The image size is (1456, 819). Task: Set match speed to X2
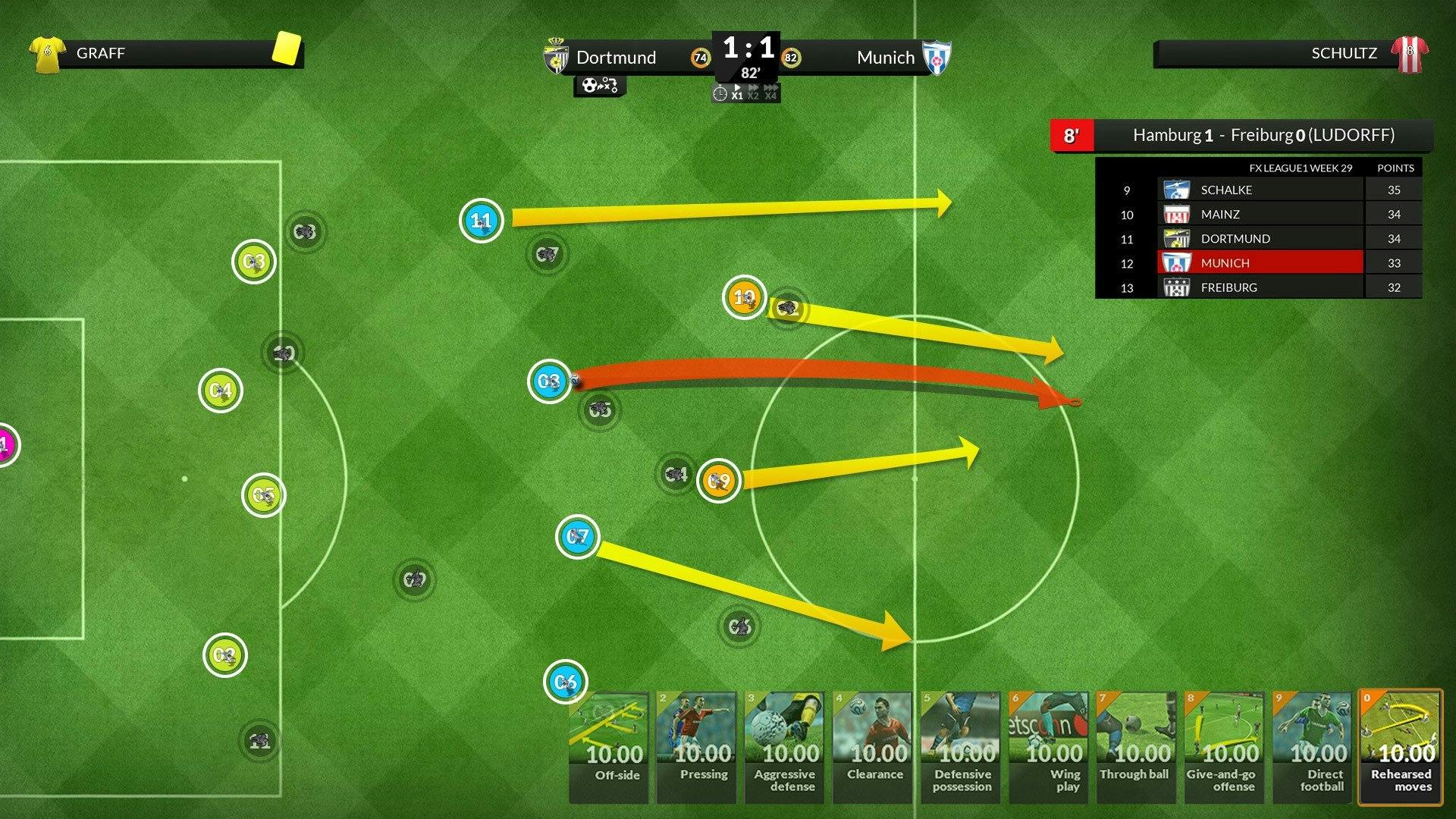(753, 94)
